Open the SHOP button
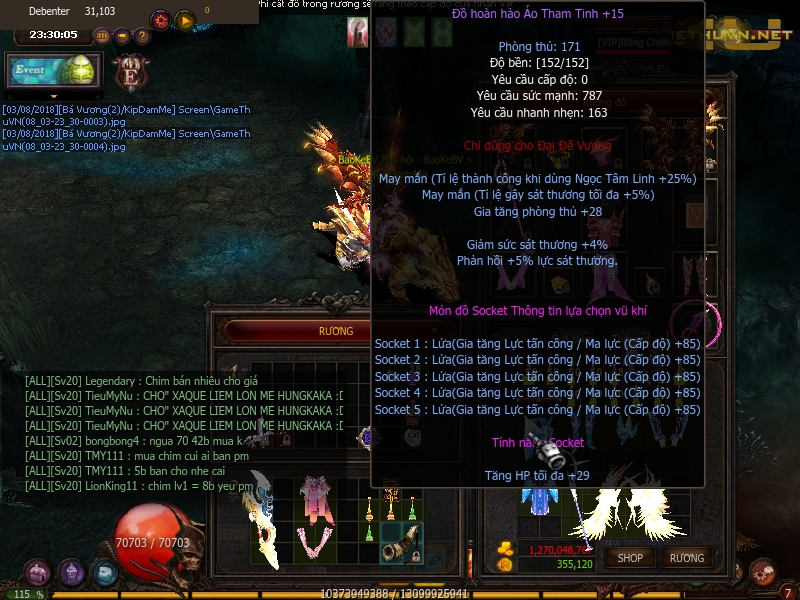The width and height of the screenshot is (800, 600). 630,558
